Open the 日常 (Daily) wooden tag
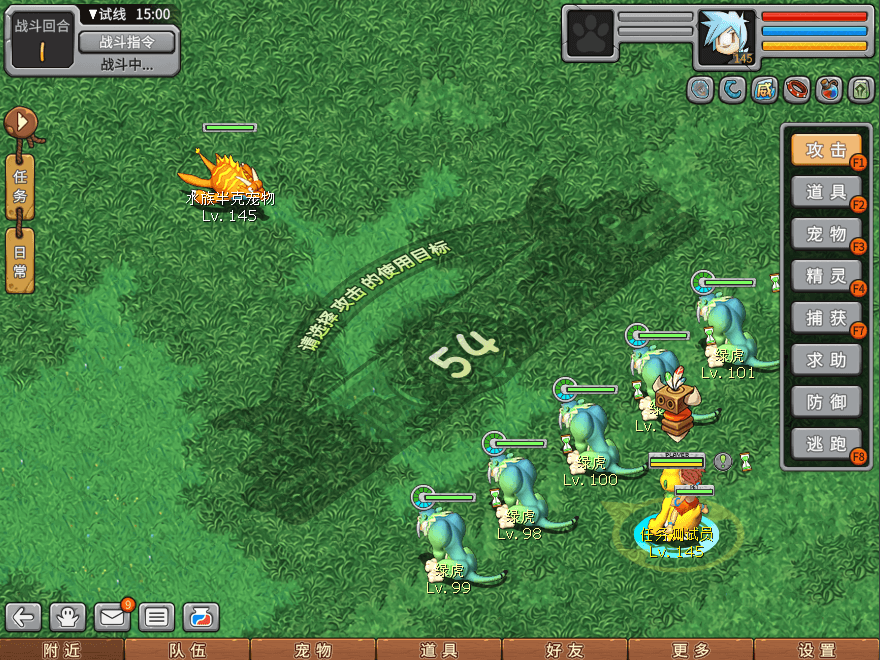Screen dimensions: 880x660 point(19,260)
